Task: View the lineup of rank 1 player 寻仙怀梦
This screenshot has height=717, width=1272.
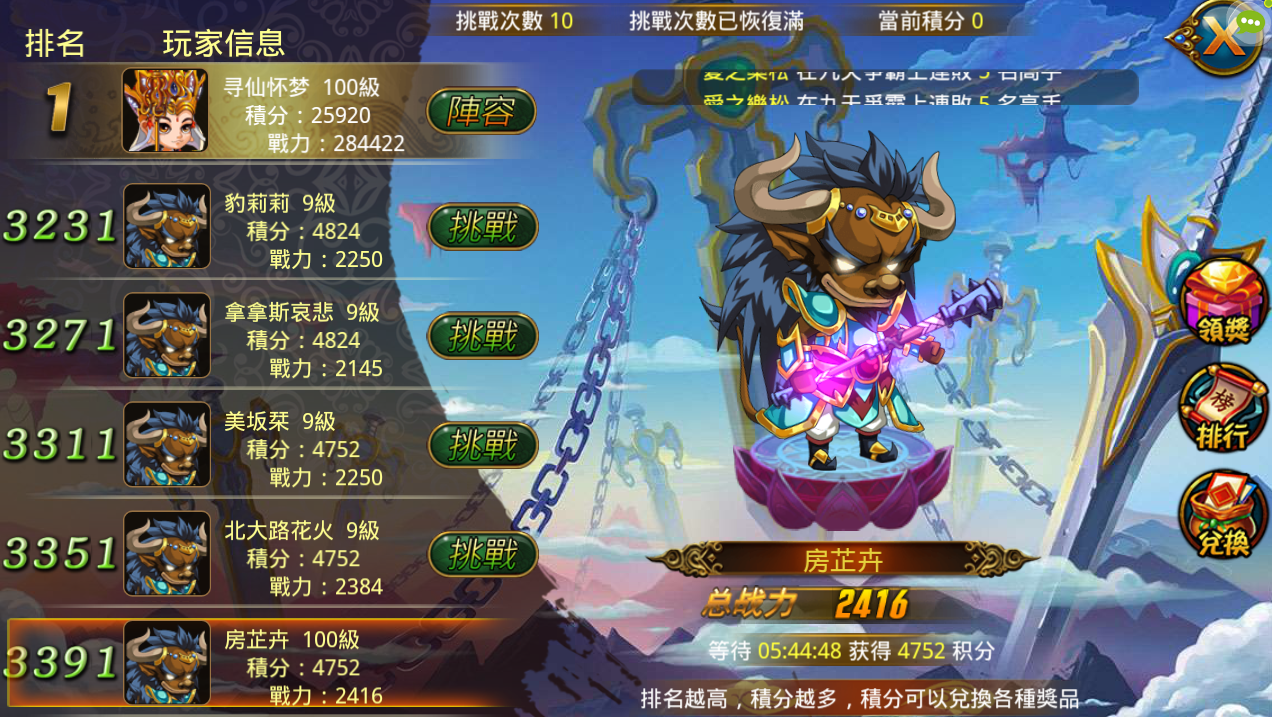Action: coord(481,112)
